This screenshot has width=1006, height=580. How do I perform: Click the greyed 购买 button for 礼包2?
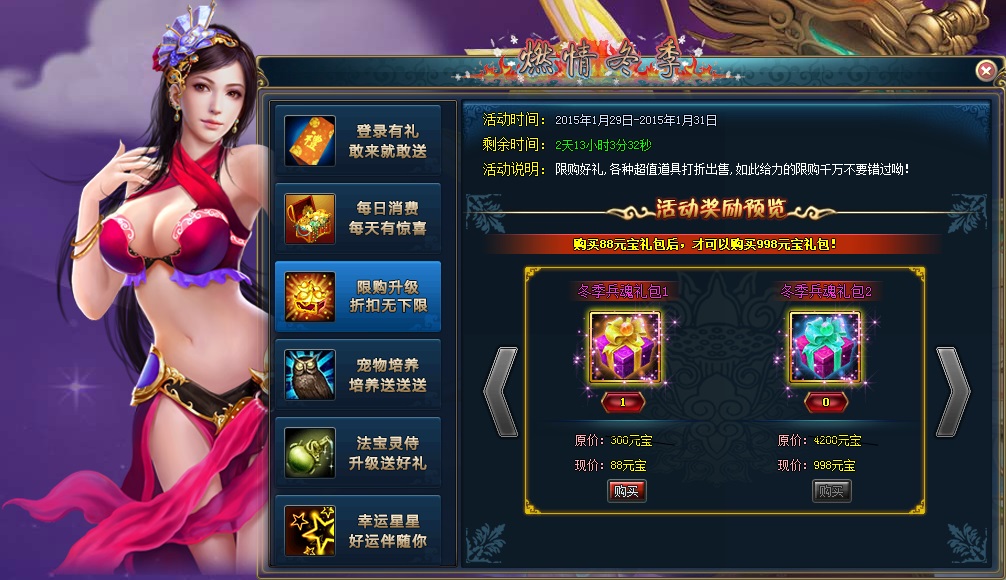tap(831, 491)
